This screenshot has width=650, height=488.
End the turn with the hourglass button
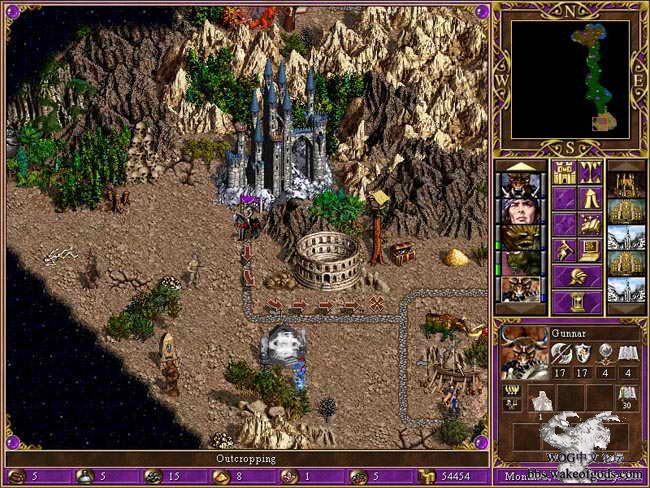click(578, 295)
